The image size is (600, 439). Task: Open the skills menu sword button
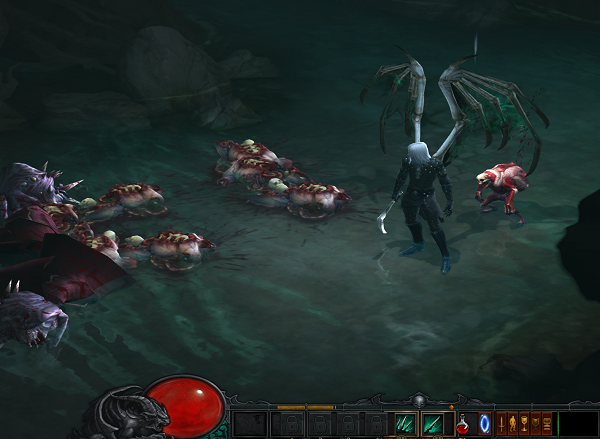[503, 424]
